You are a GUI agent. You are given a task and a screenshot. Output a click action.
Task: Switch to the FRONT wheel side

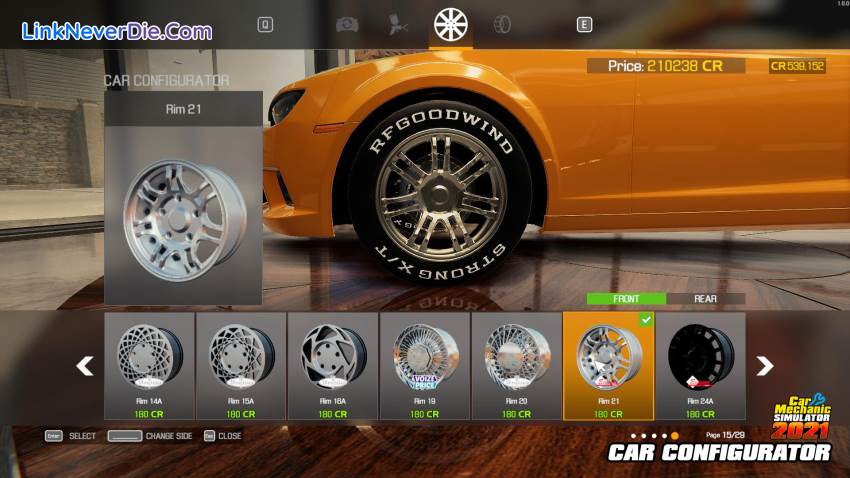tap(626, 298)
